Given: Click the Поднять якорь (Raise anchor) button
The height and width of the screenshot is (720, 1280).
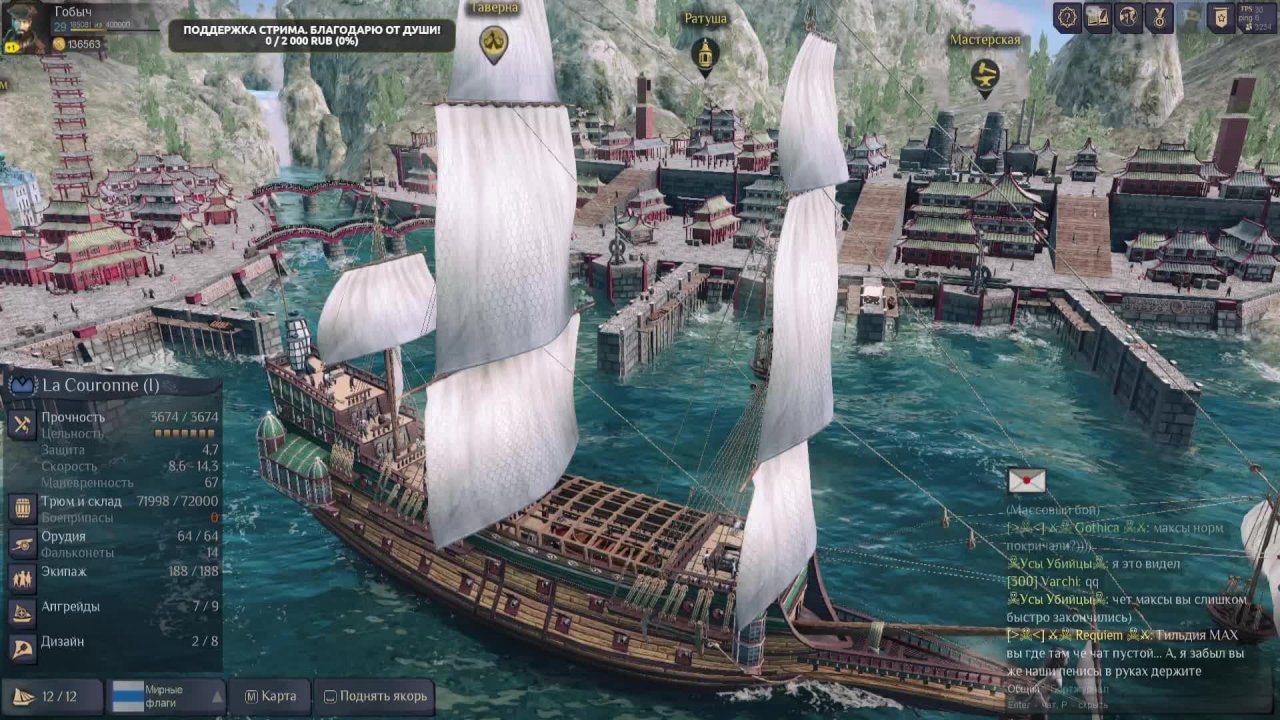Looking at the screenshot, I should (x=373, y=696).
